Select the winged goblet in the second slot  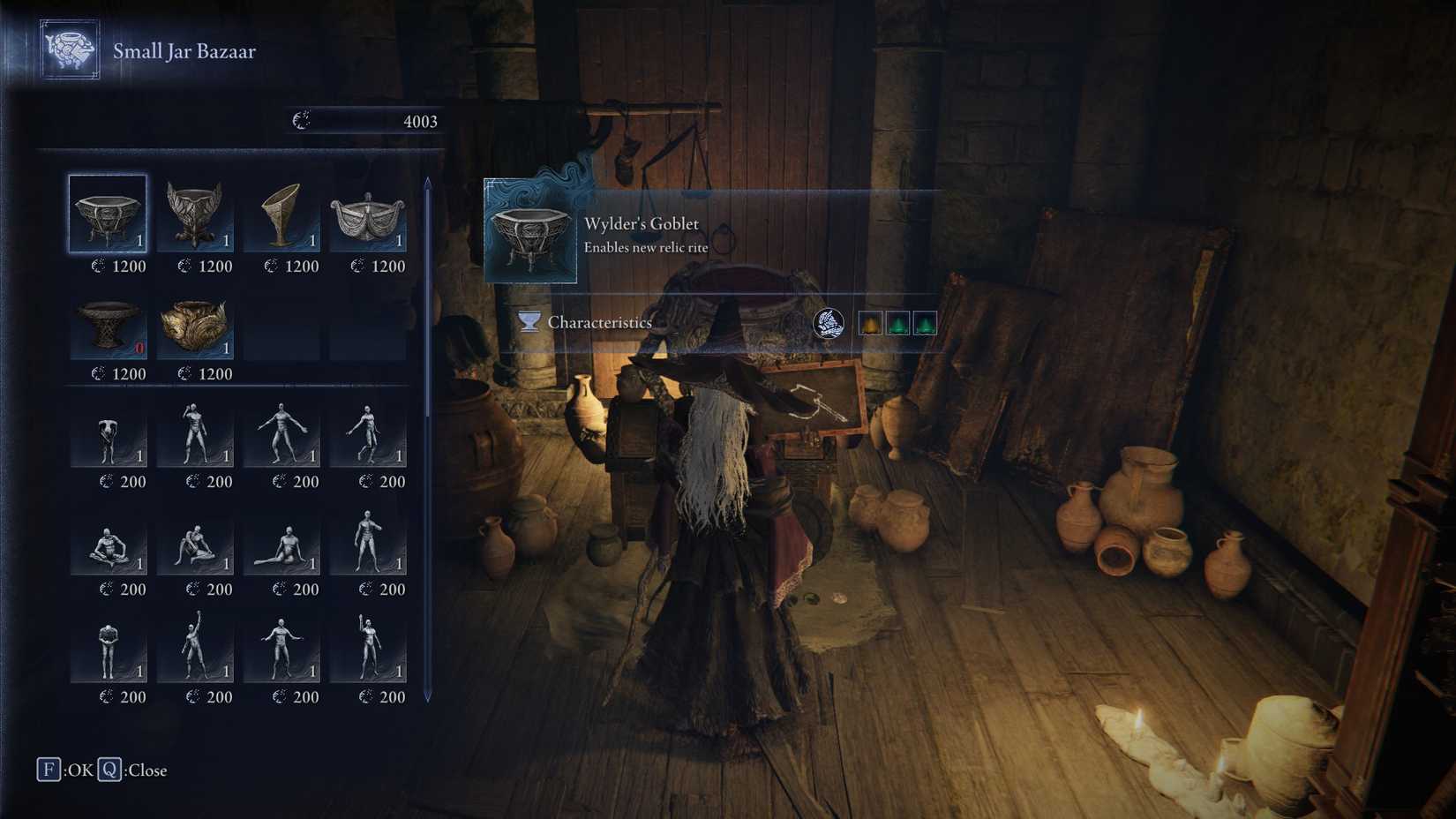tap(196, 216)
